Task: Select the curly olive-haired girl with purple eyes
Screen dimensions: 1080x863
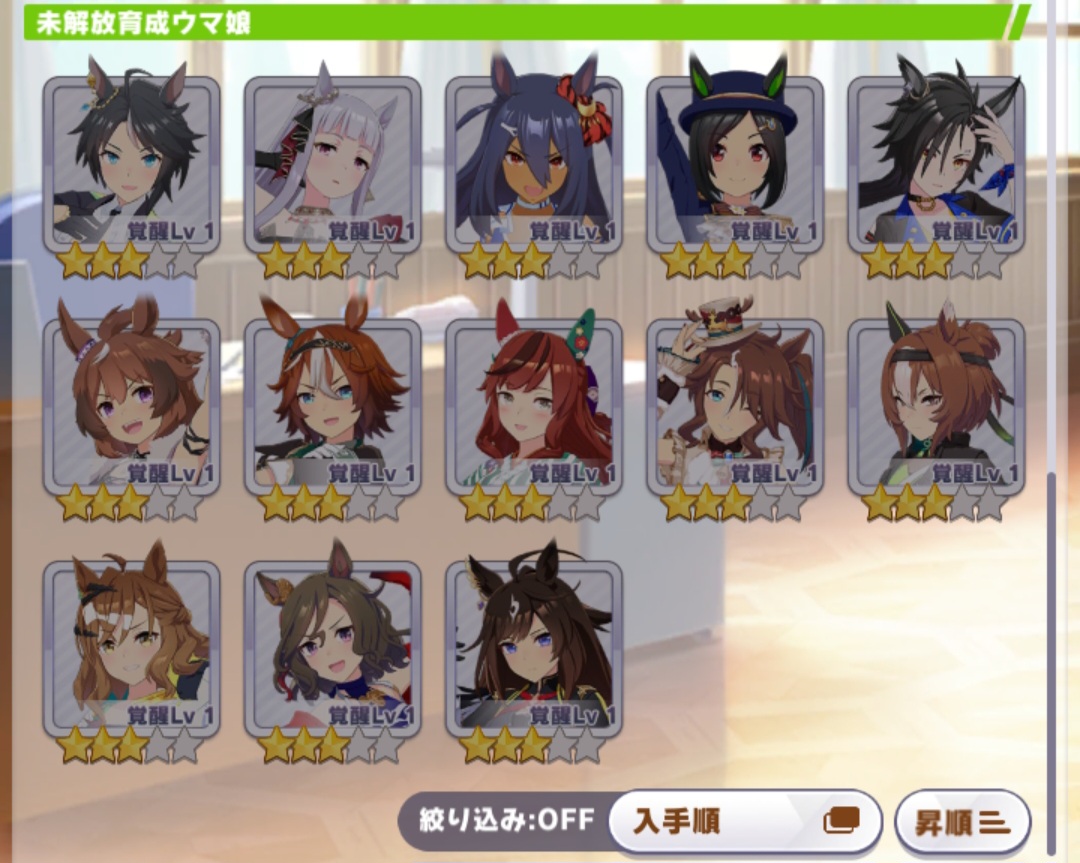Action: point(332,649)
